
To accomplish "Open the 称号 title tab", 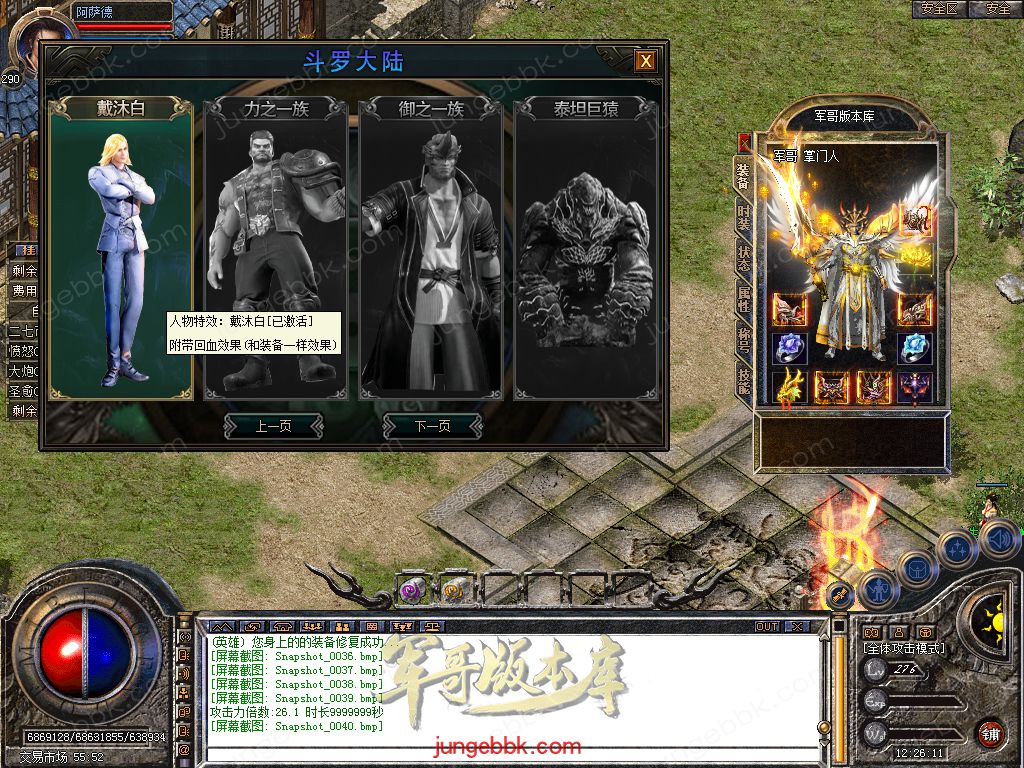I will [743, 339].
